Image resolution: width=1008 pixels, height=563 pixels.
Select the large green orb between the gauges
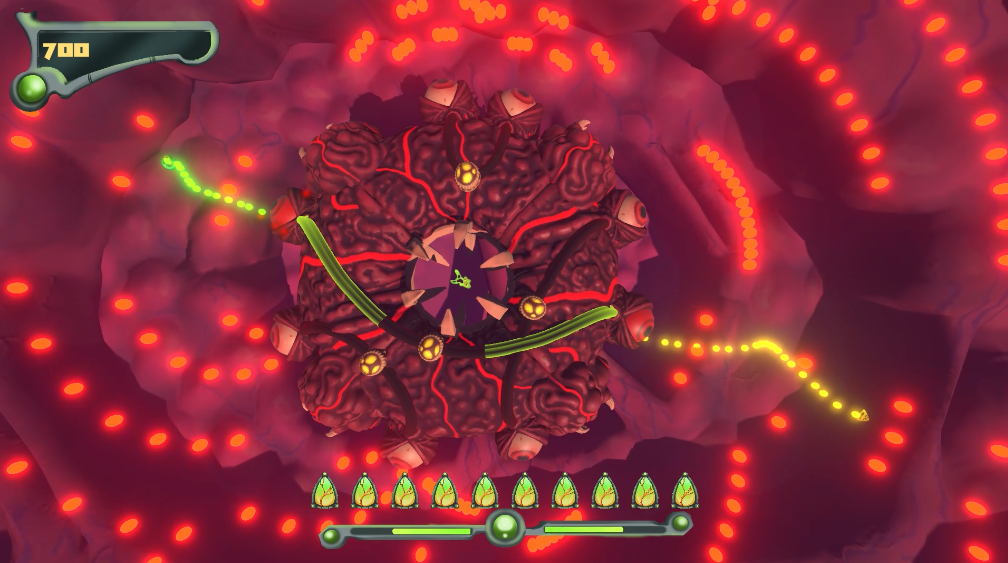[x=505, y=526]
